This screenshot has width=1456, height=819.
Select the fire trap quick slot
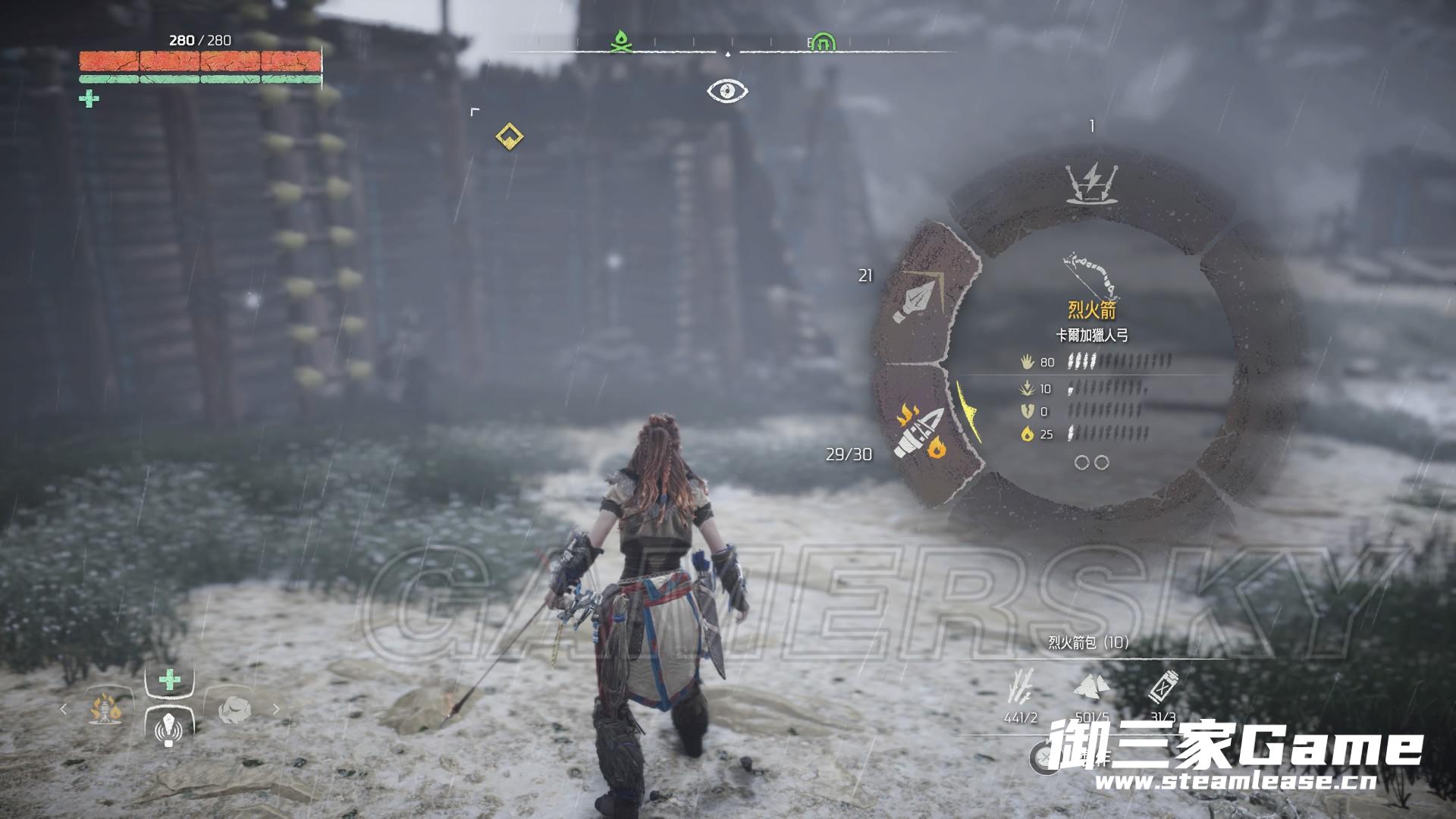(105, 710)
